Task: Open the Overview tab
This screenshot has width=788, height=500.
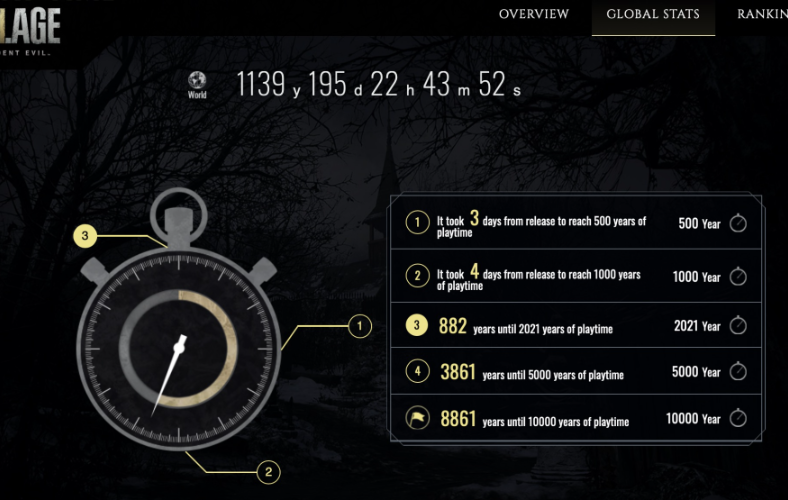Action: [533, 14]
